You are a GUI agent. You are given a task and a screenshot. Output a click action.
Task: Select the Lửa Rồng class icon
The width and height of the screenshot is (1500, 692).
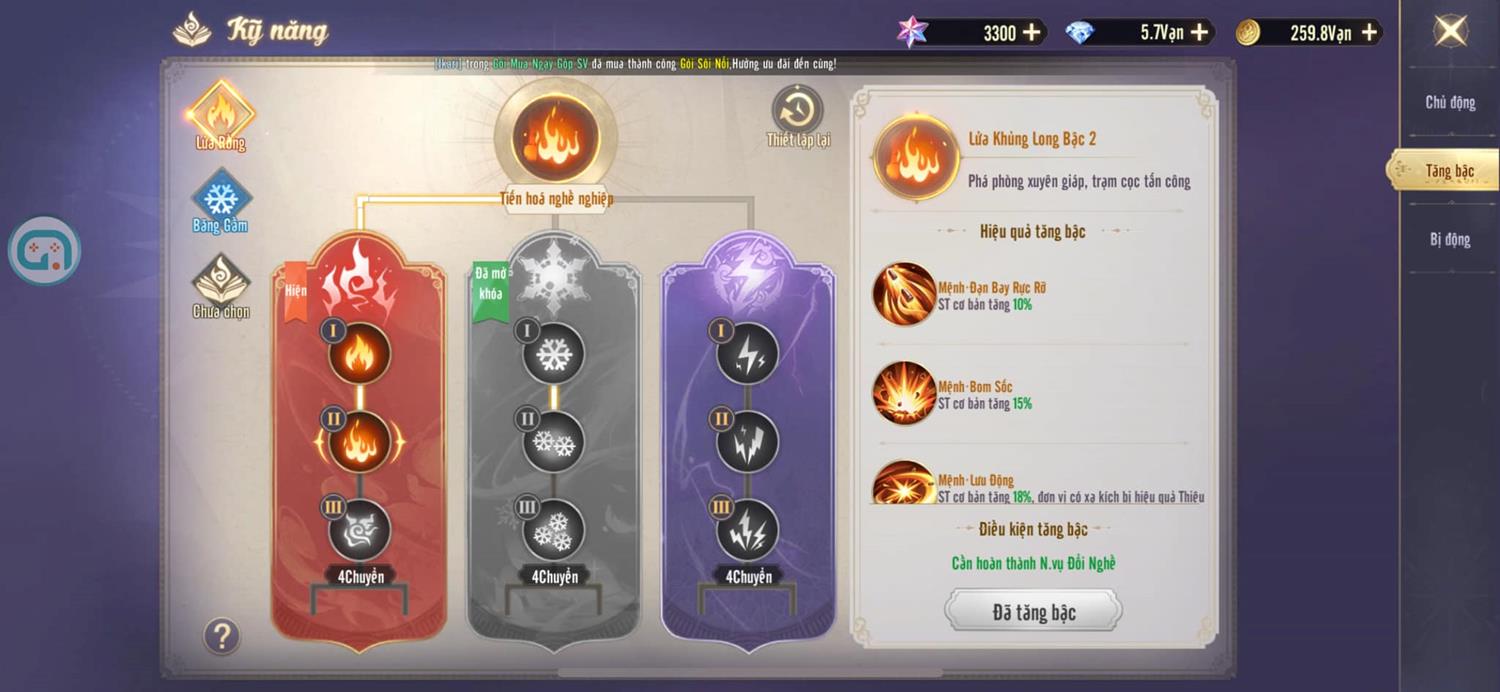coord(221,115)
